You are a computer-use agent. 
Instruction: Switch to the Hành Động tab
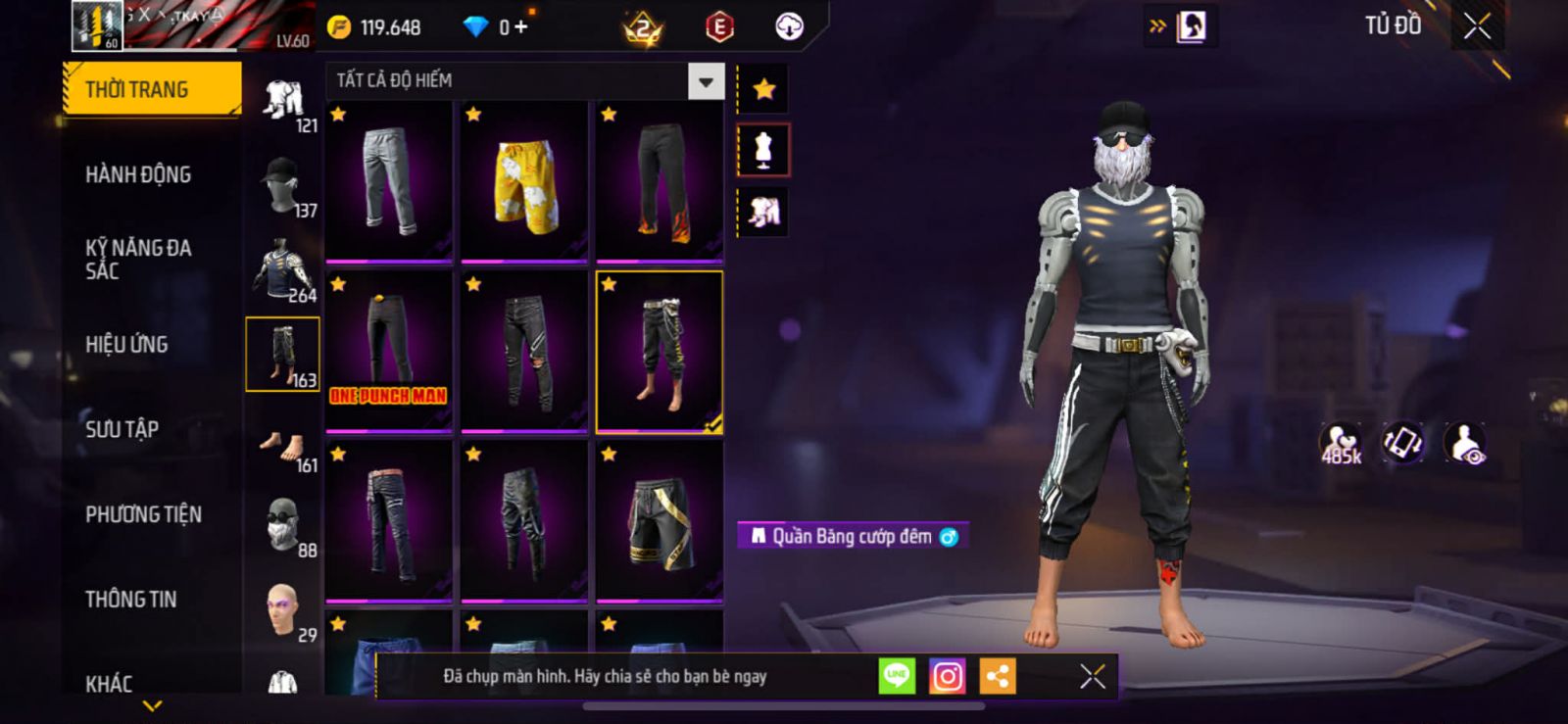pos(138,174)
